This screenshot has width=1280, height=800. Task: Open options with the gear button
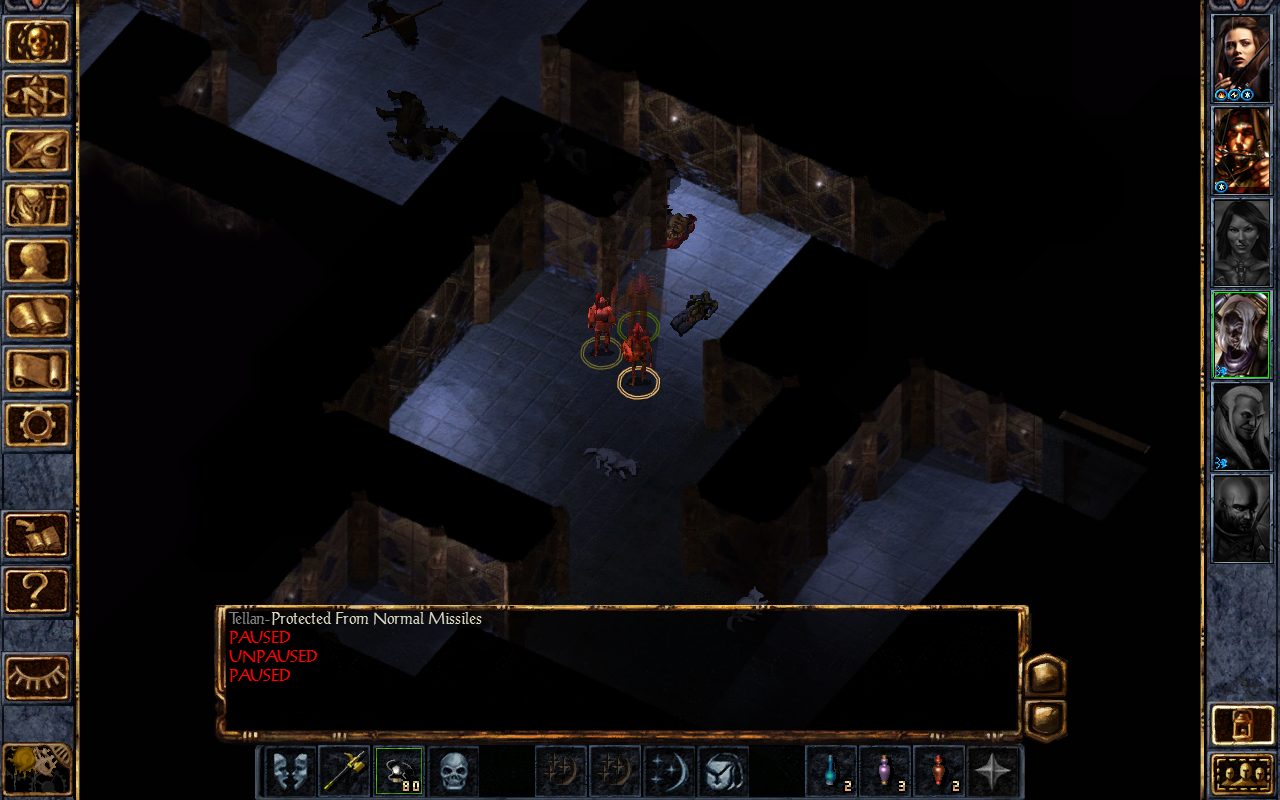[38, 425]
